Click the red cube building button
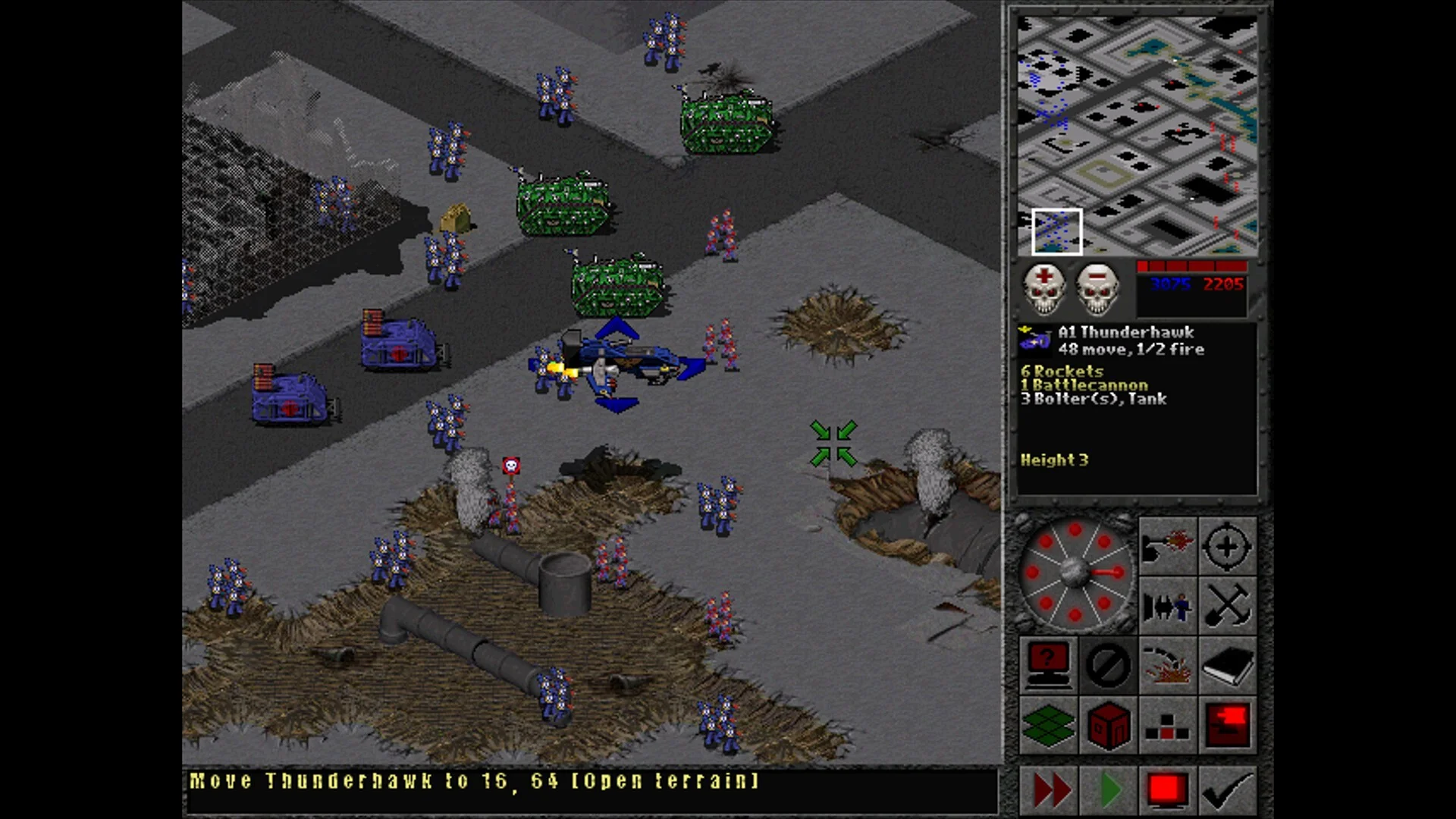This screenshot has height=819, width=1456. (1107, 726)
